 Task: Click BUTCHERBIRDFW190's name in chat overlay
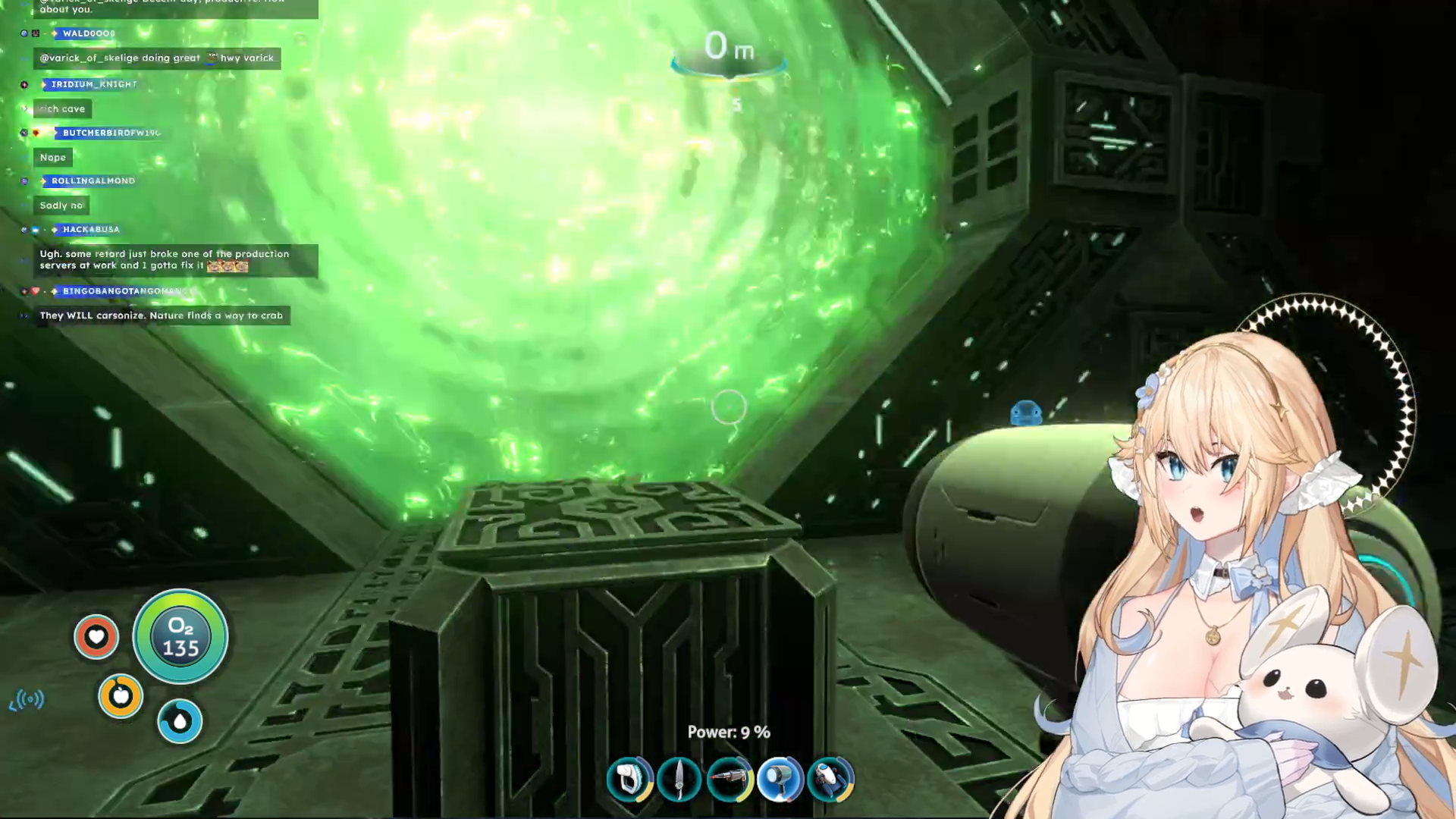click(x=111, y=133)
